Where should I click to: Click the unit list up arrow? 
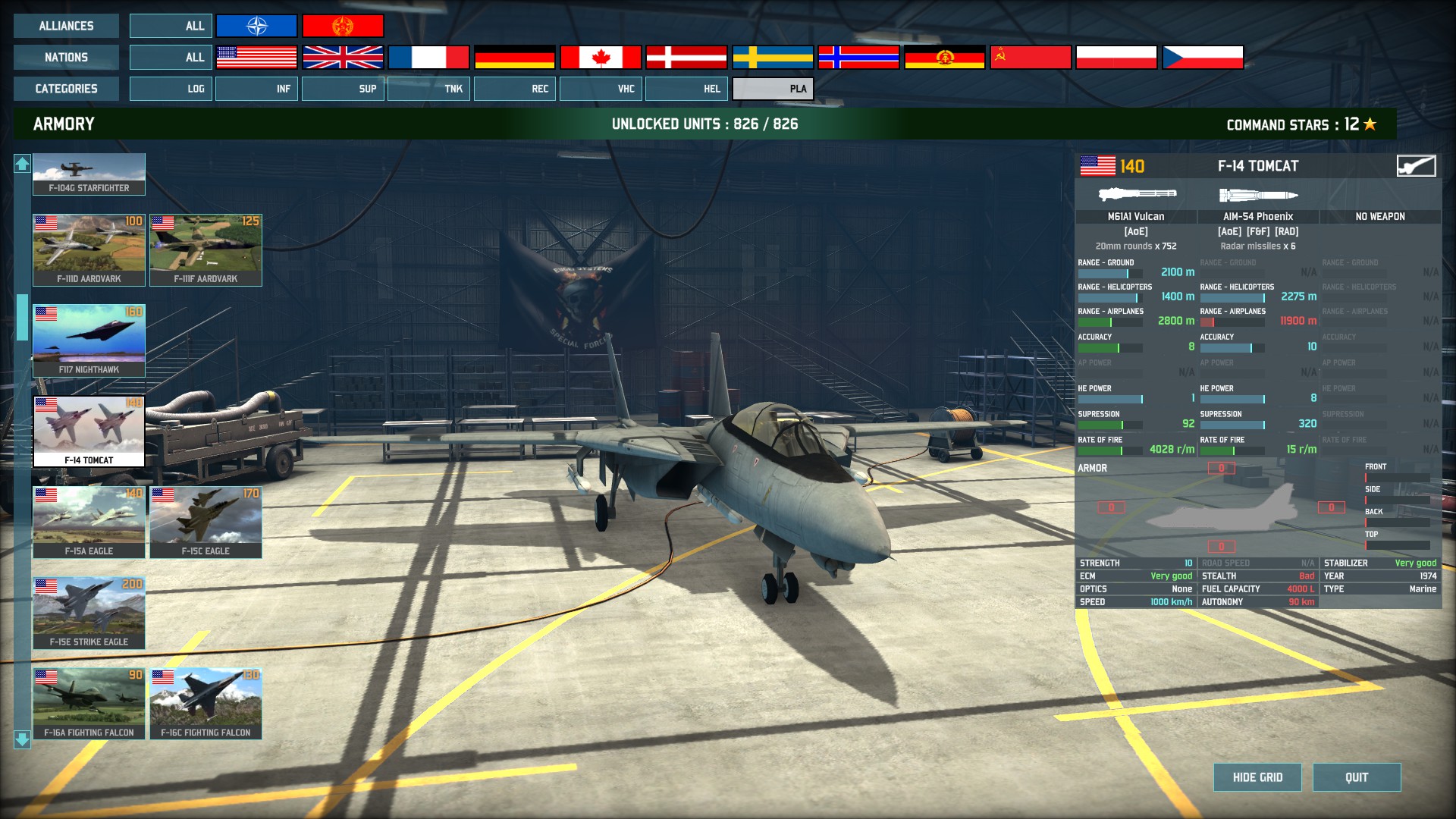click(x=22, y=163)
